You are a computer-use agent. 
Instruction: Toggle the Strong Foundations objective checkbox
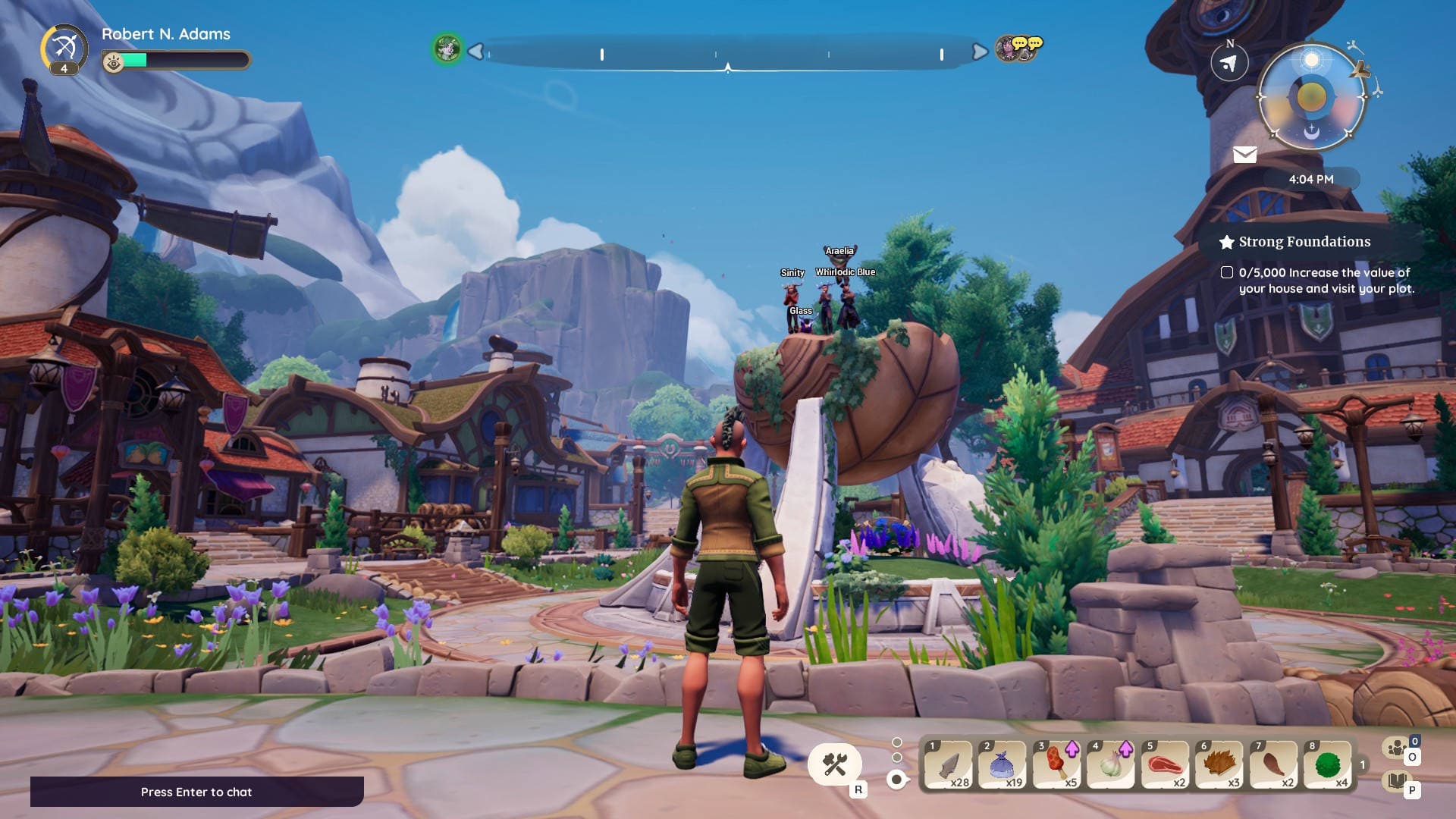[x=1226, y=272]
